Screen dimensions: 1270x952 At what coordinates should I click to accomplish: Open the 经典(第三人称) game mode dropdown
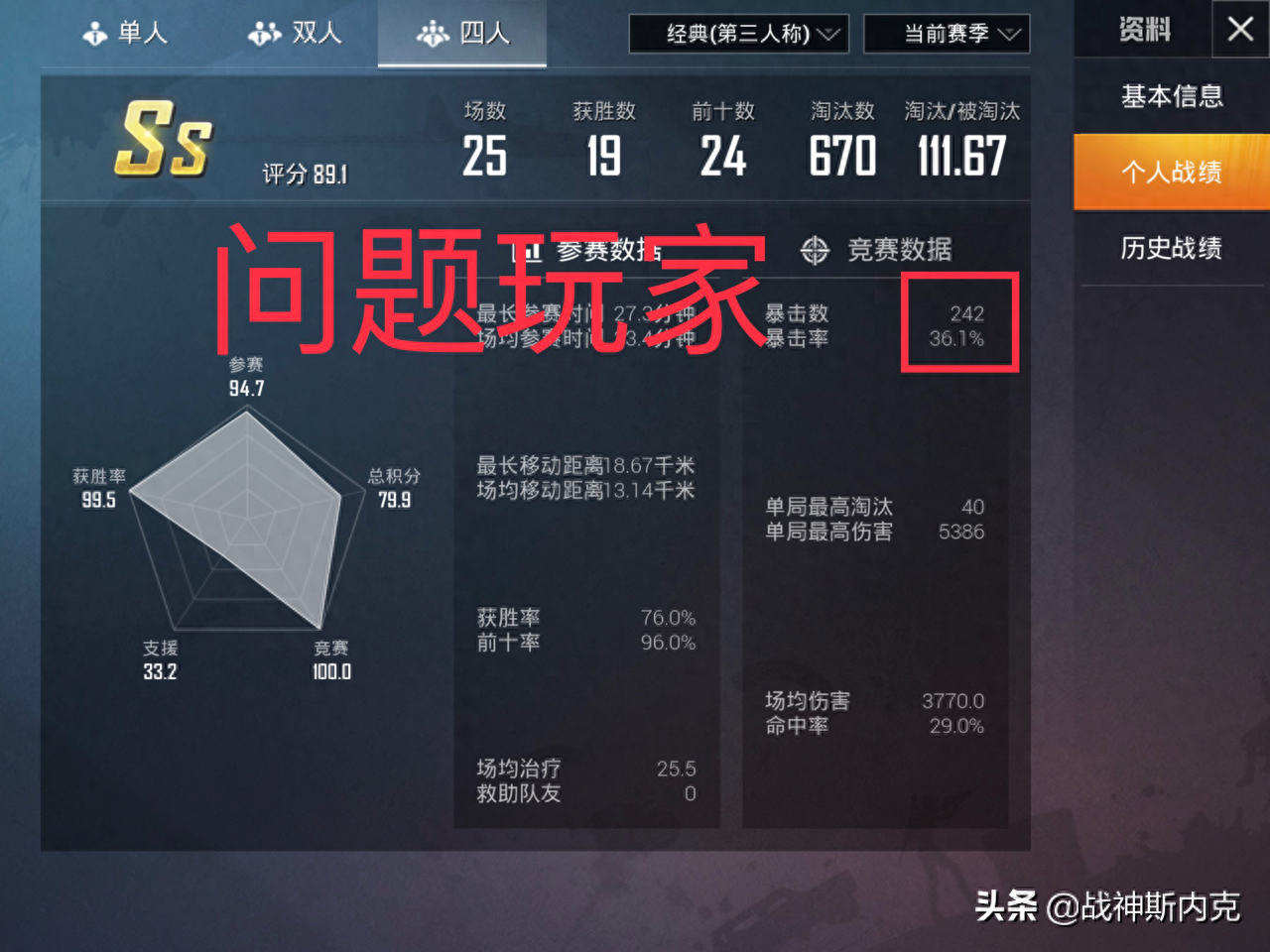(738, 33)
